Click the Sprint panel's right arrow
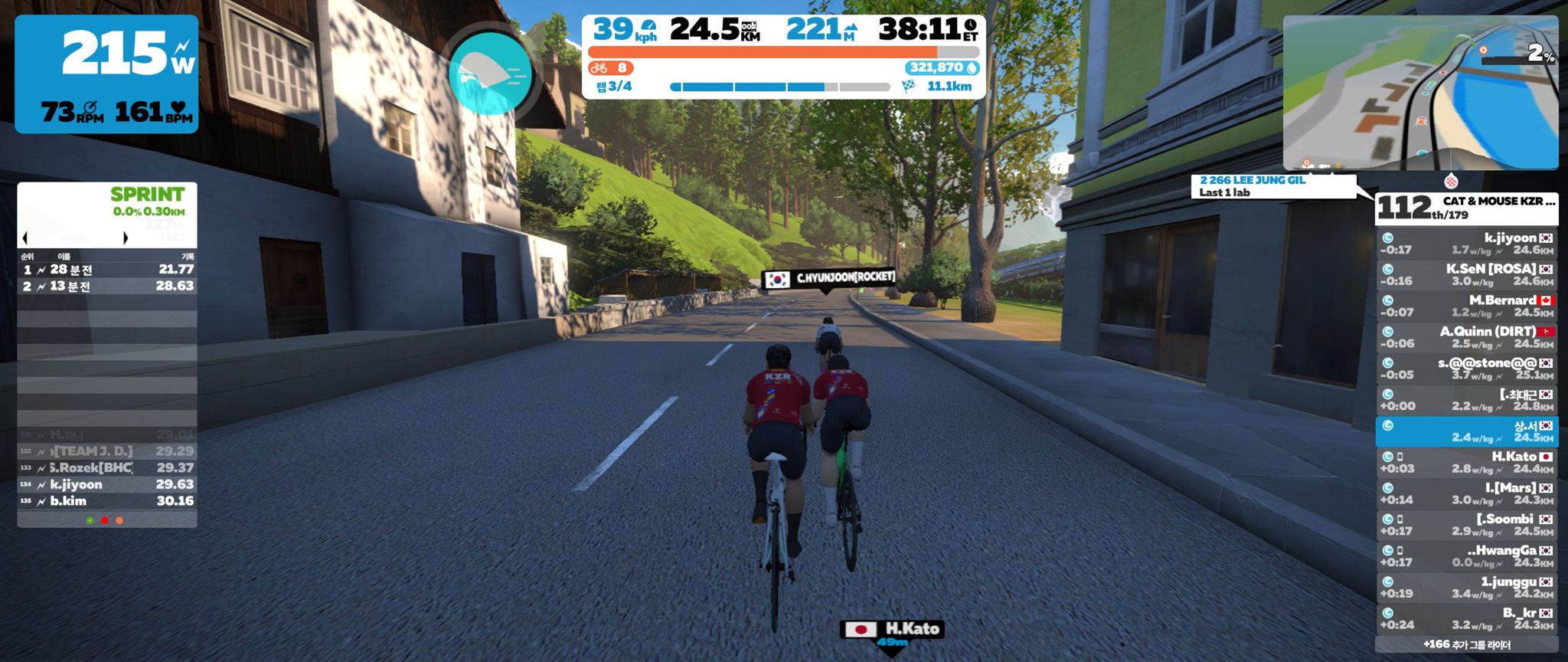The height and width of the screenshot is (662, 1568). [x=126, y=238]
